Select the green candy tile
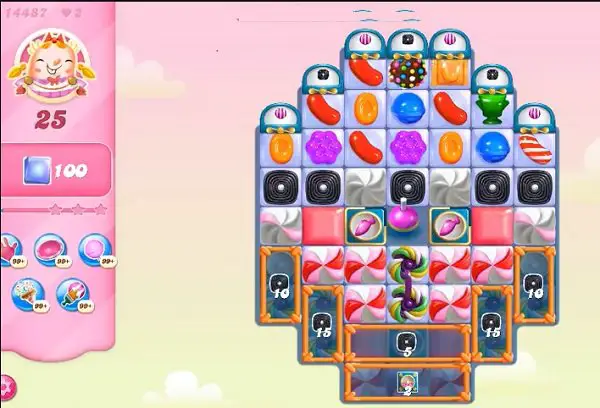The width and height of the screenshot is (600, 408). (x=490, y=107)
